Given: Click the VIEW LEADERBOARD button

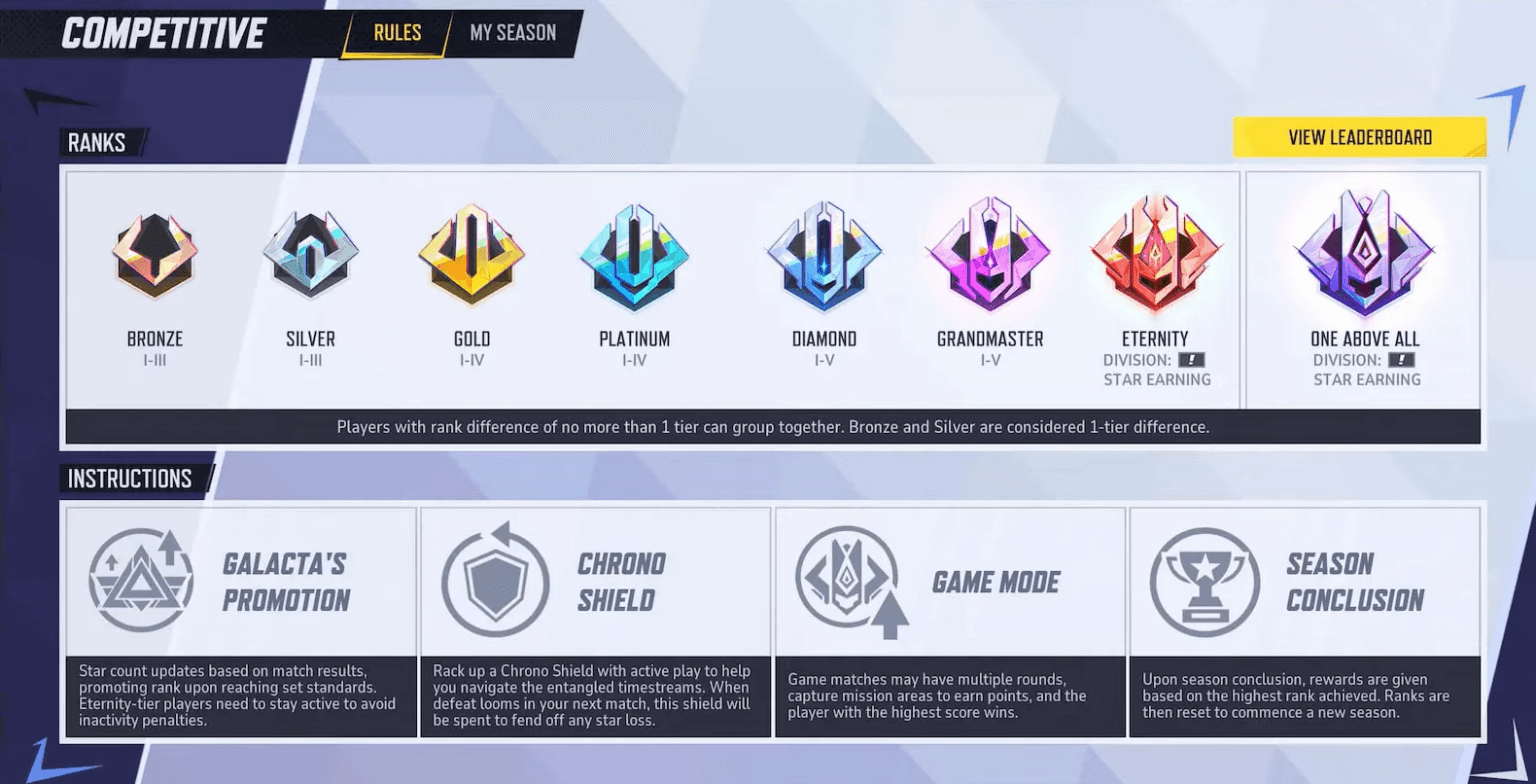Looking at the screenshot, I should [1360, 137].
